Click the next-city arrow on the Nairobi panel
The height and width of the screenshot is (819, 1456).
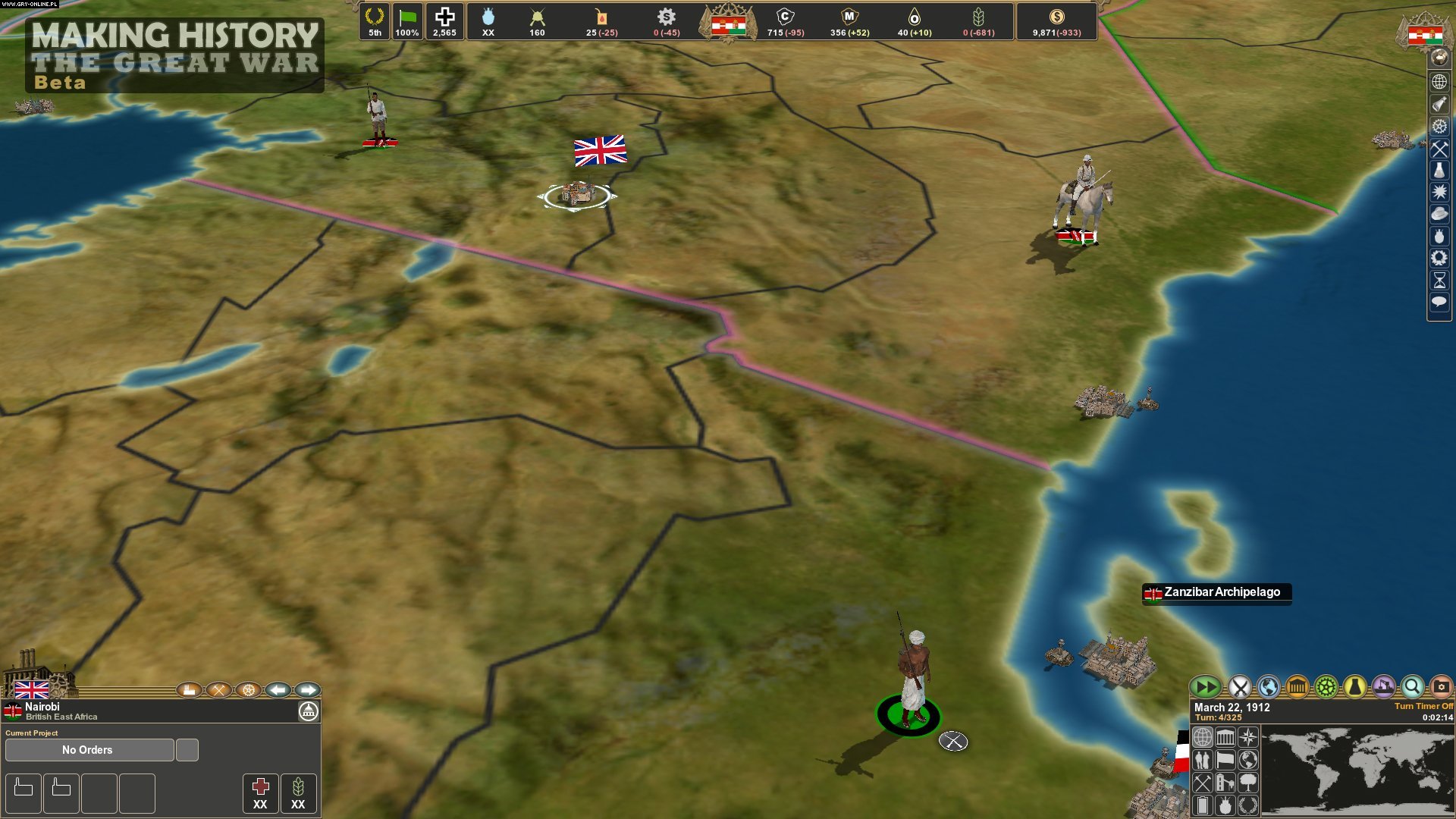pos(306,690)
